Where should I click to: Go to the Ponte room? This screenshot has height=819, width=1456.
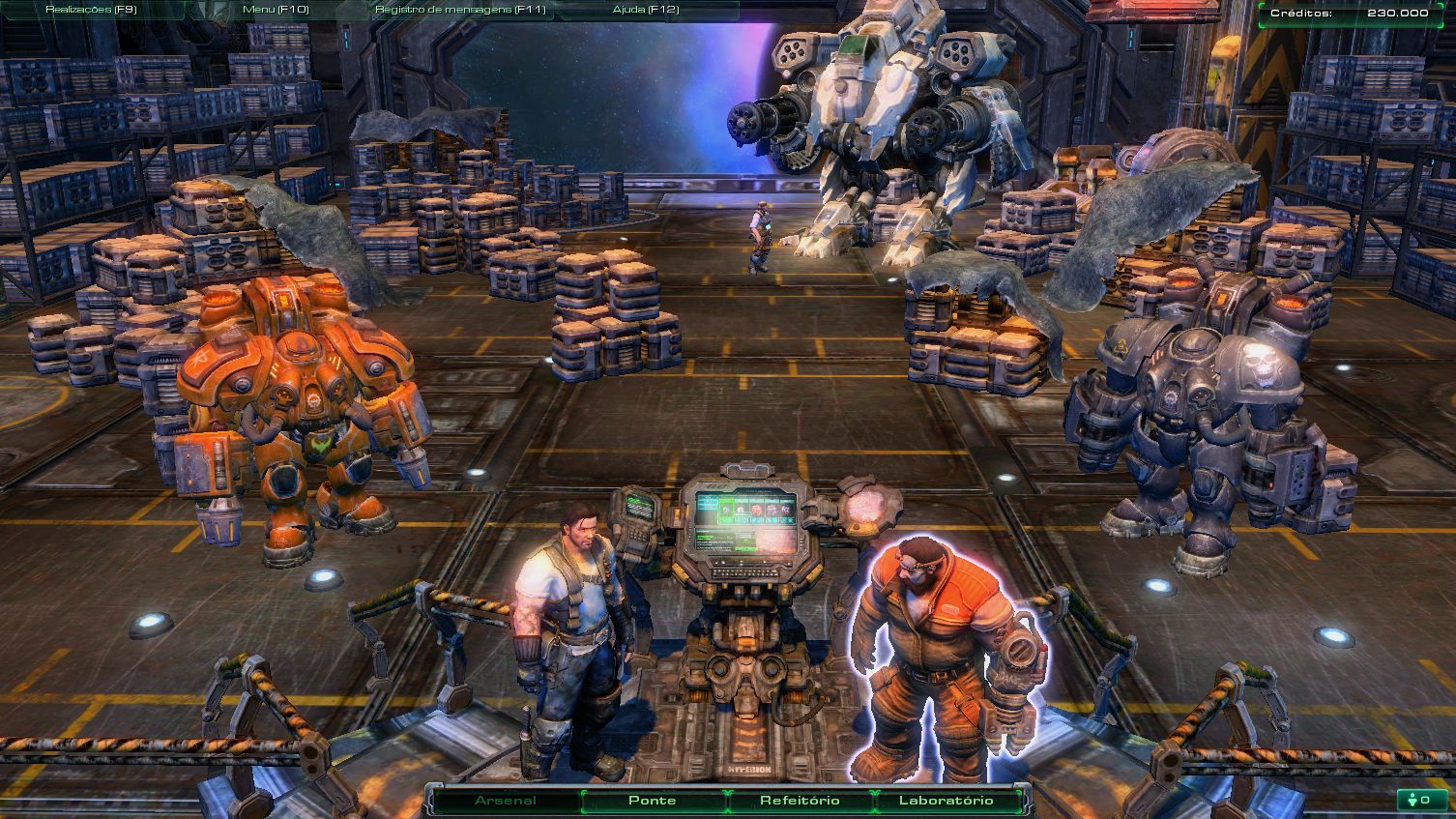[x=653, y=801]
